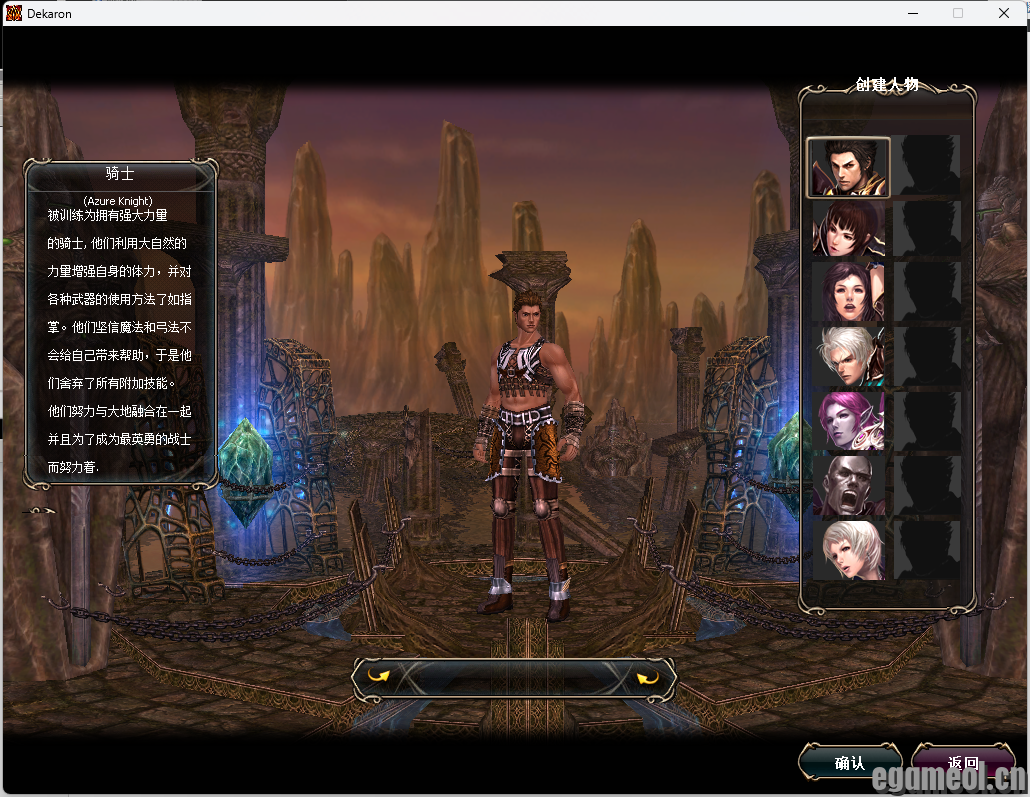
Task: Pick the bald shouting man portrait
Action: tap(848, 486)
